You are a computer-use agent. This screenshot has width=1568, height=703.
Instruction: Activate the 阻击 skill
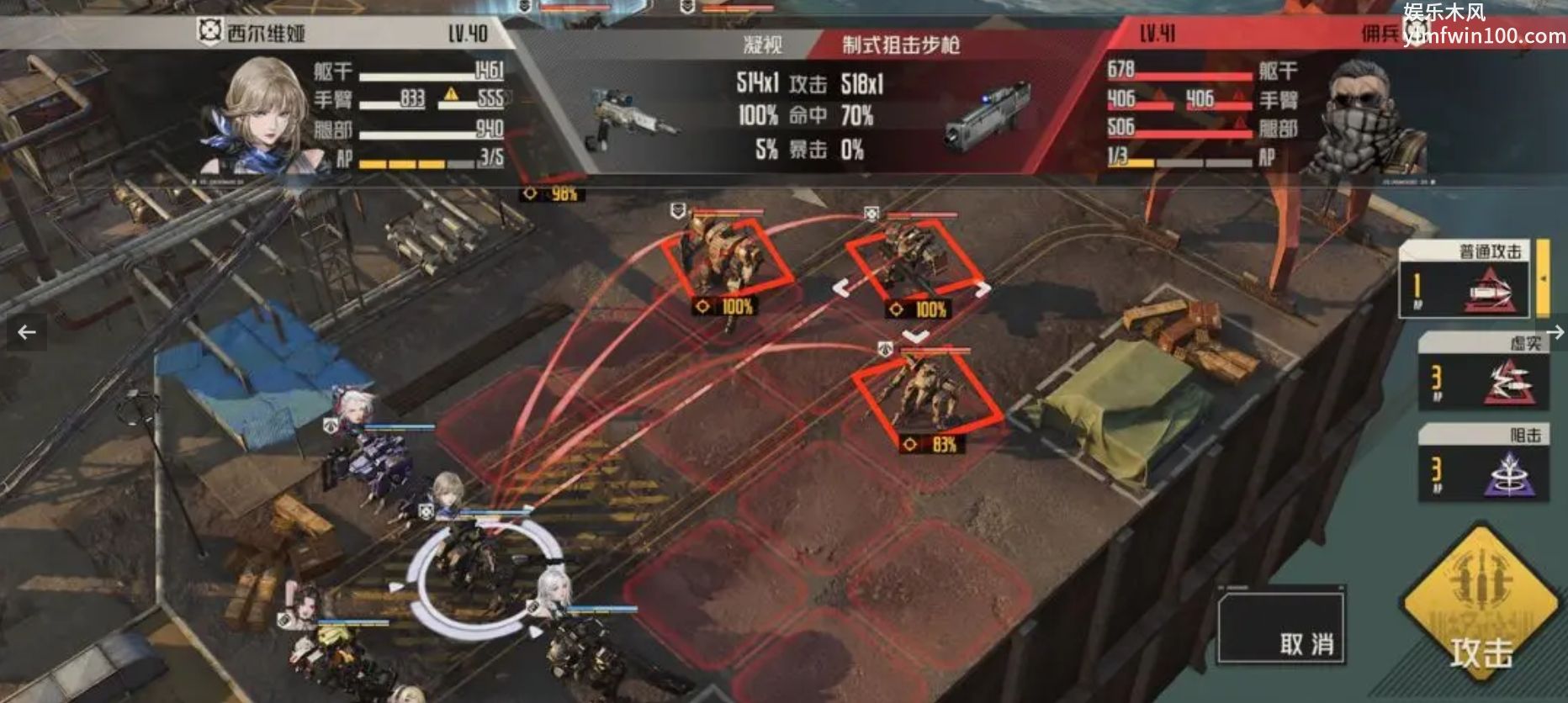coord(1484,464)
